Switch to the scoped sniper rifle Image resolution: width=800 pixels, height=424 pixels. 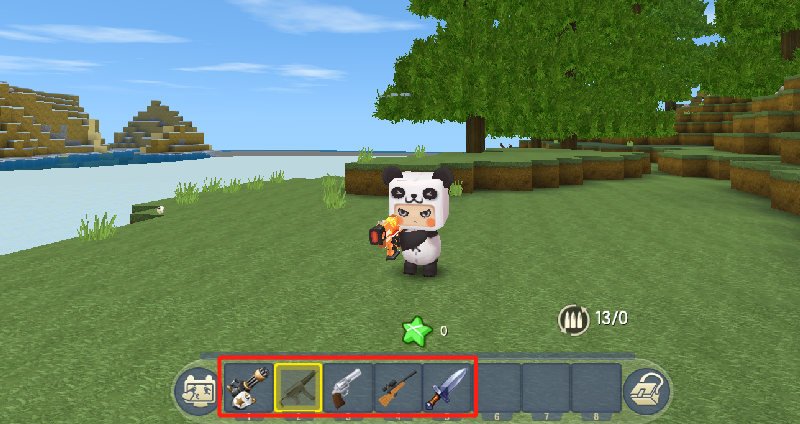[397, 387]
